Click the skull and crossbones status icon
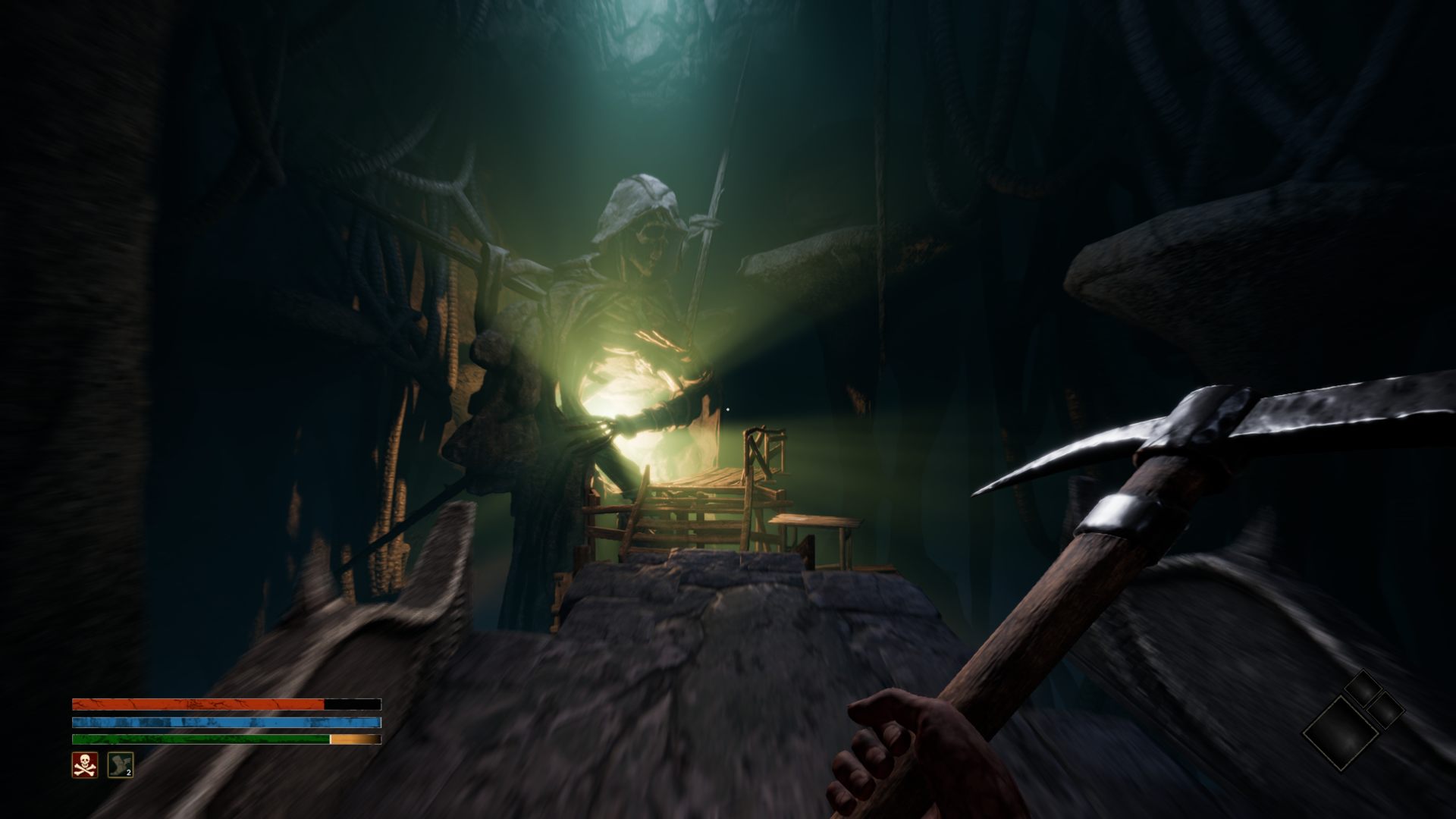1456x819 pixels. (84, 765)
